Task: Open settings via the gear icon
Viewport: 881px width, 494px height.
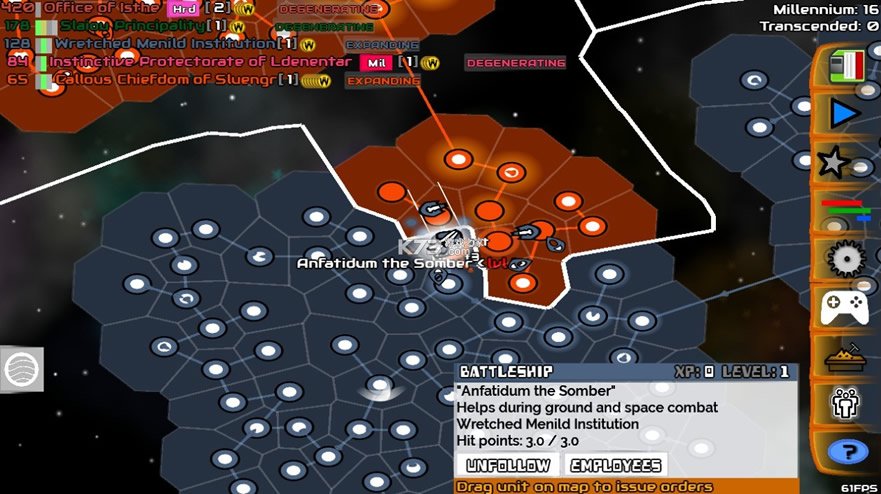Action: (x=846, y=258)
